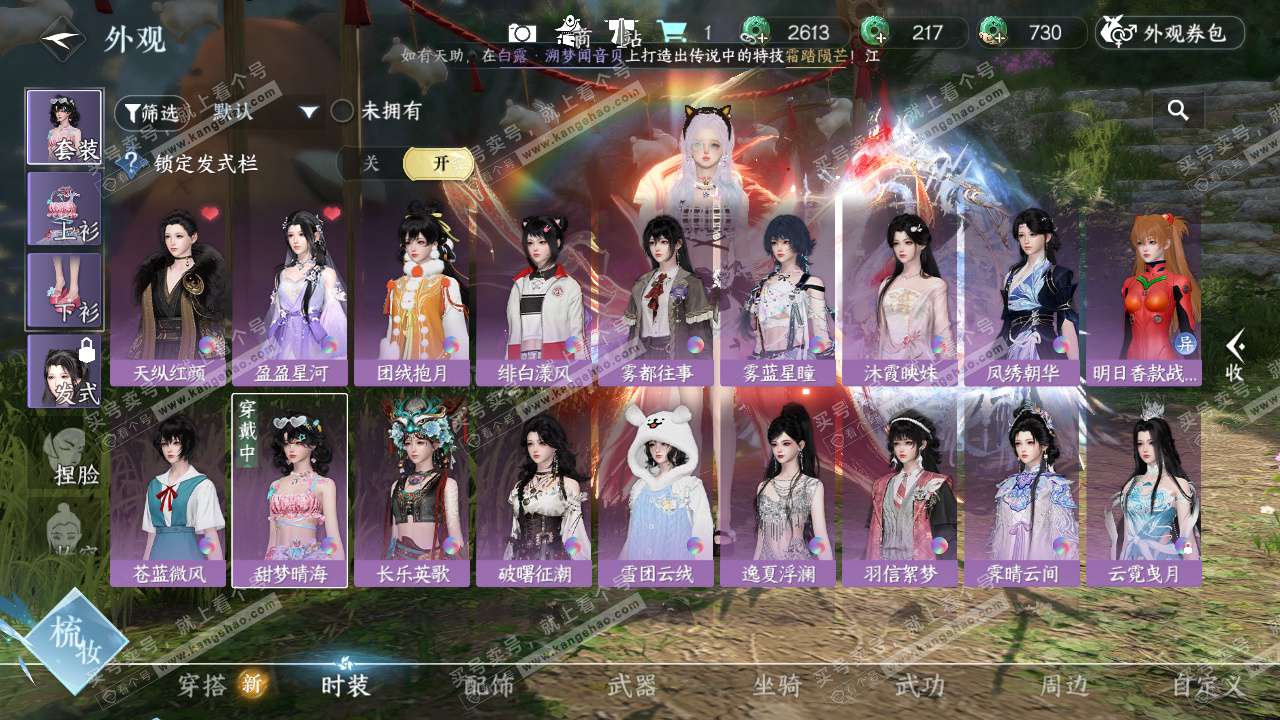The image size is (1280, 720).
Task: Select the 雪团云绒 bunny hood outfit
Action: [656, 490]
